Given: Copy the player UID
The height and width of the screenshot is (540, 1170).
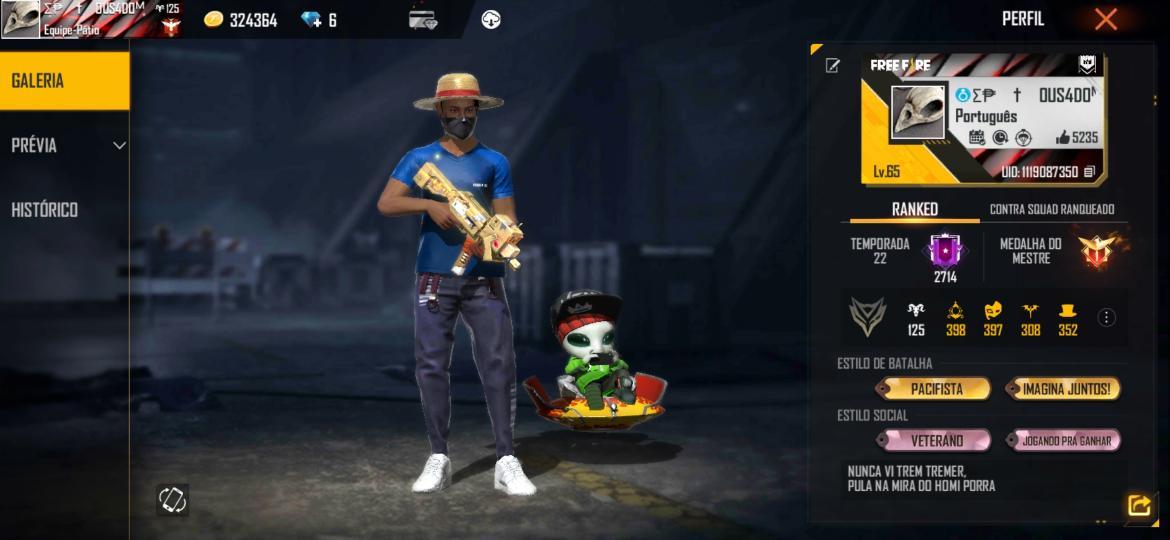Looking at the screenshot, I should pos(1089,172).
